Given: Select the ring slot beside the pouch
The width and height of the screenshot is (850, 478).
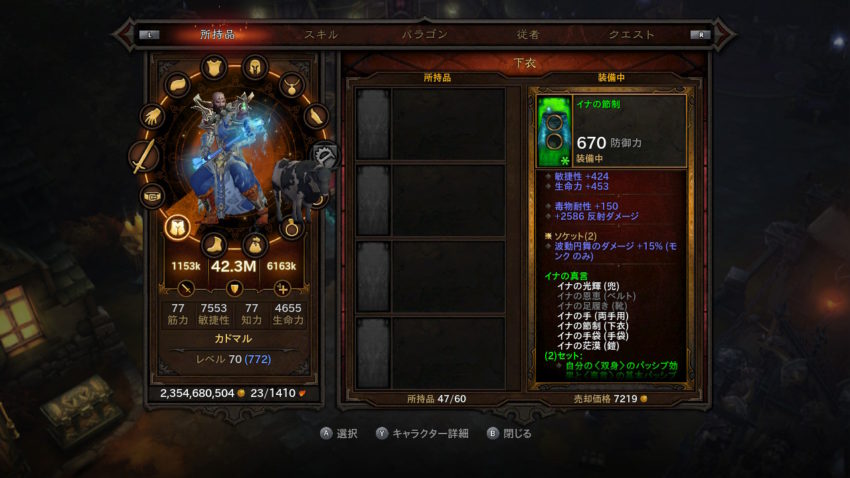Looking at the screenshot, I should [x=291, y=227].
